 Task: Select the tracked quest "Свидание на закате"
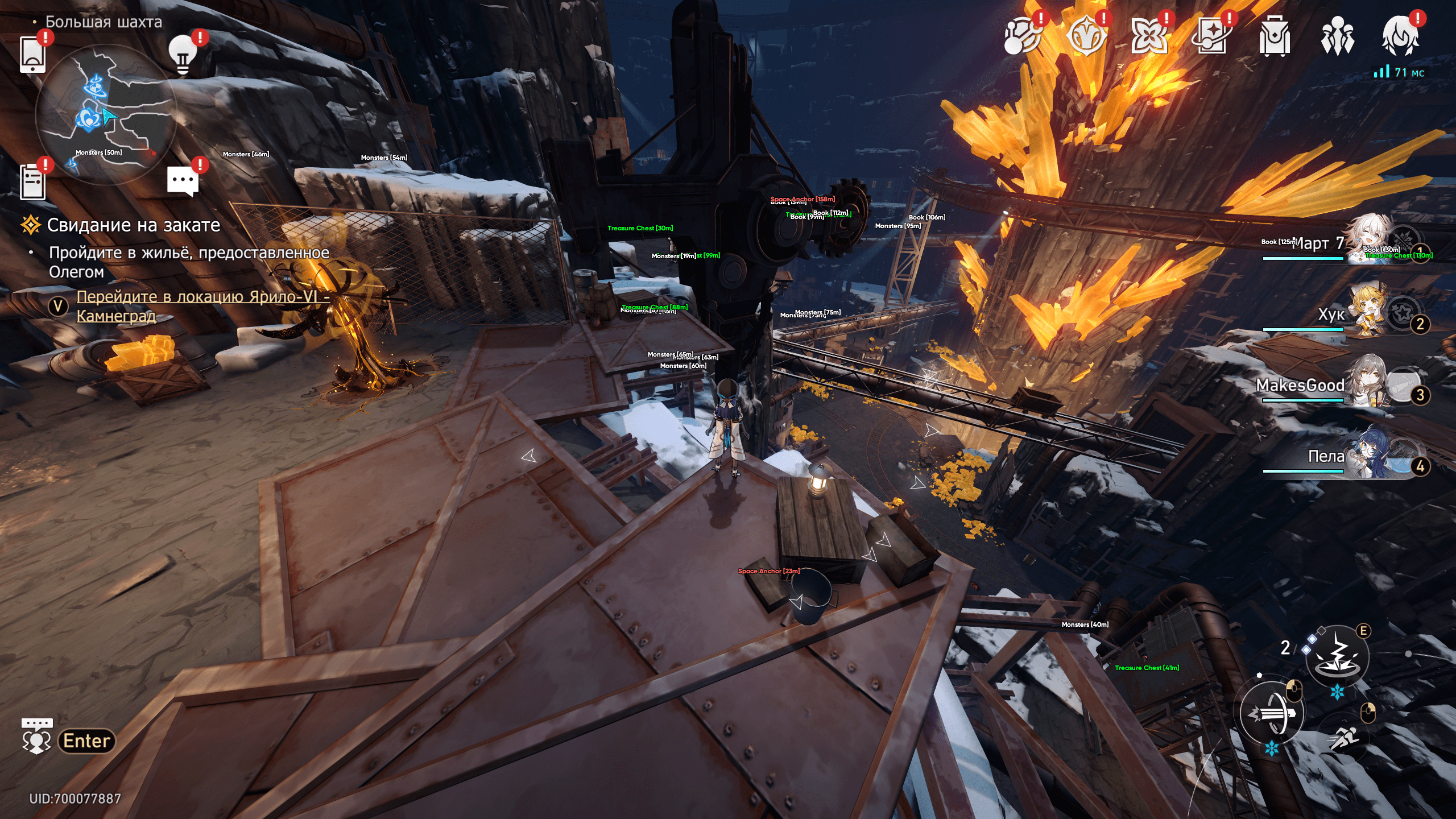point(133,225)
